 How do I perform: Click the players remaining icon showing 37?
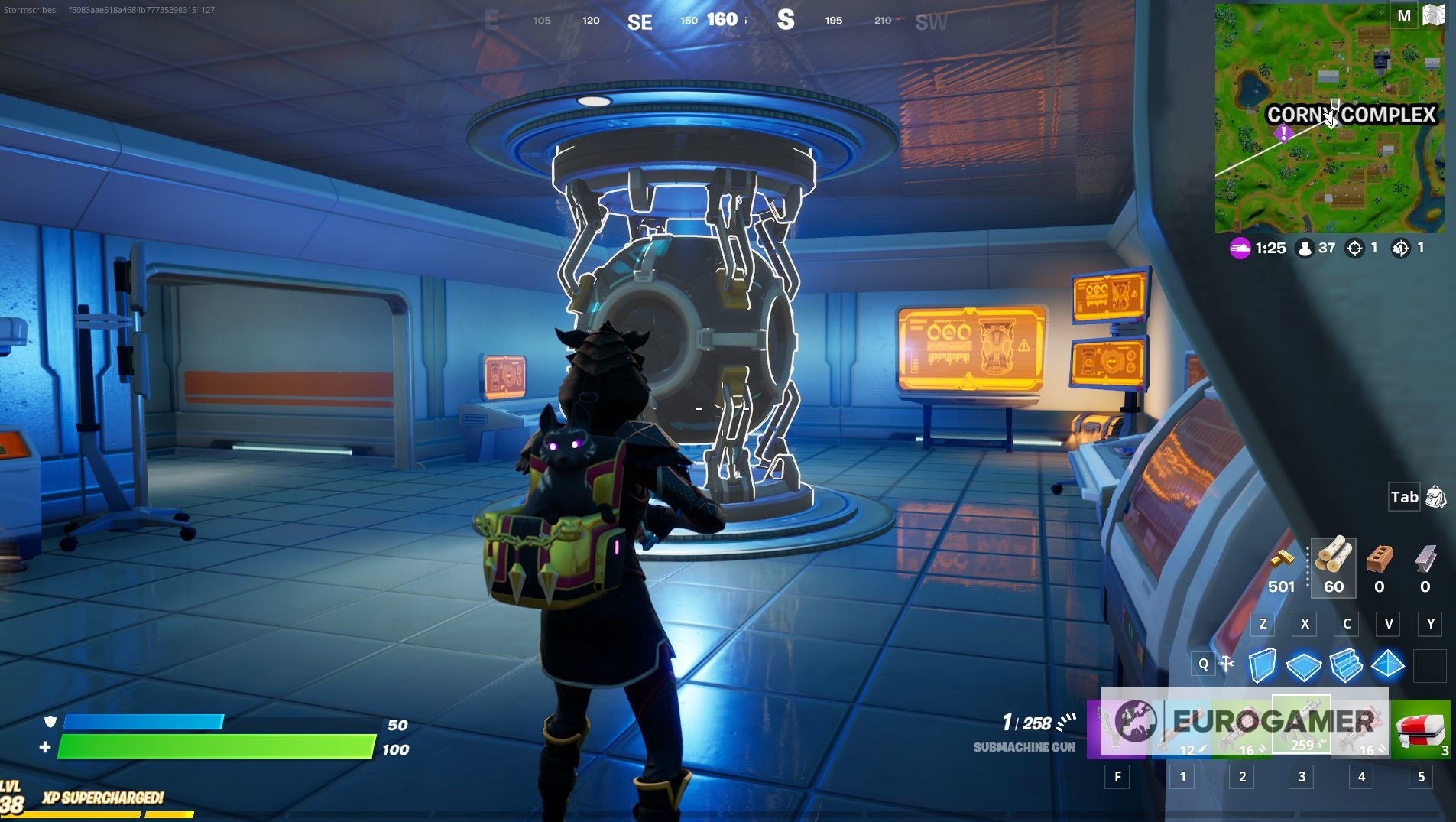point(1305,248)
